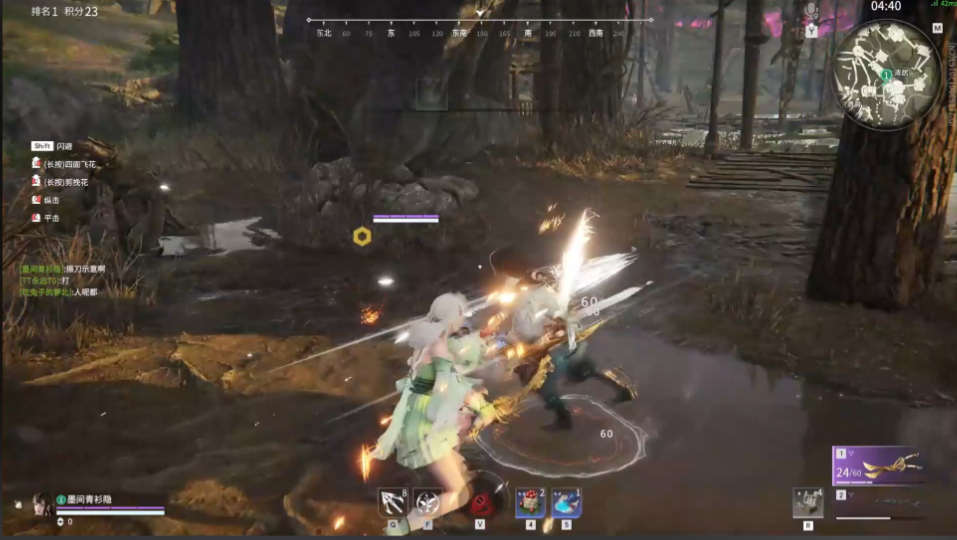This screenshot has width=957, height=540.
Task: Select the blue item in slot 5
Action: pos(566,502)
